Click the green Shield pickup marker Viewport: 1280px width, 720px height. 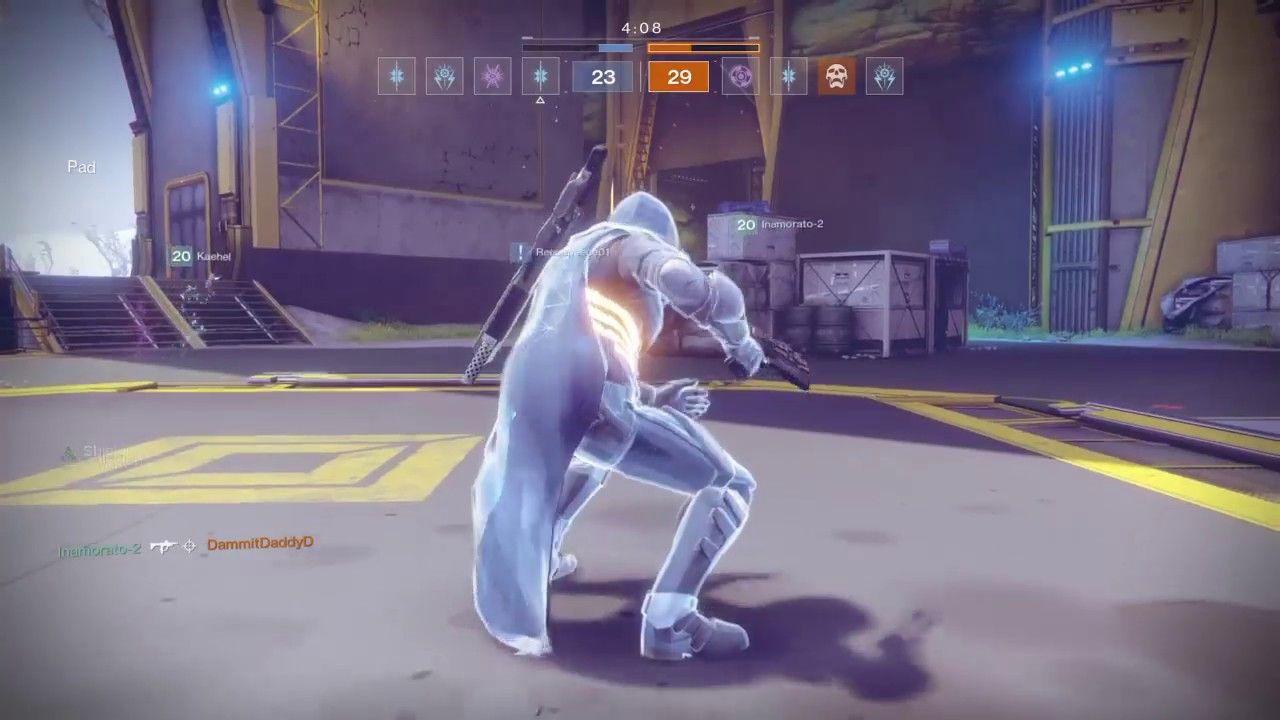(x=68, y=452)
